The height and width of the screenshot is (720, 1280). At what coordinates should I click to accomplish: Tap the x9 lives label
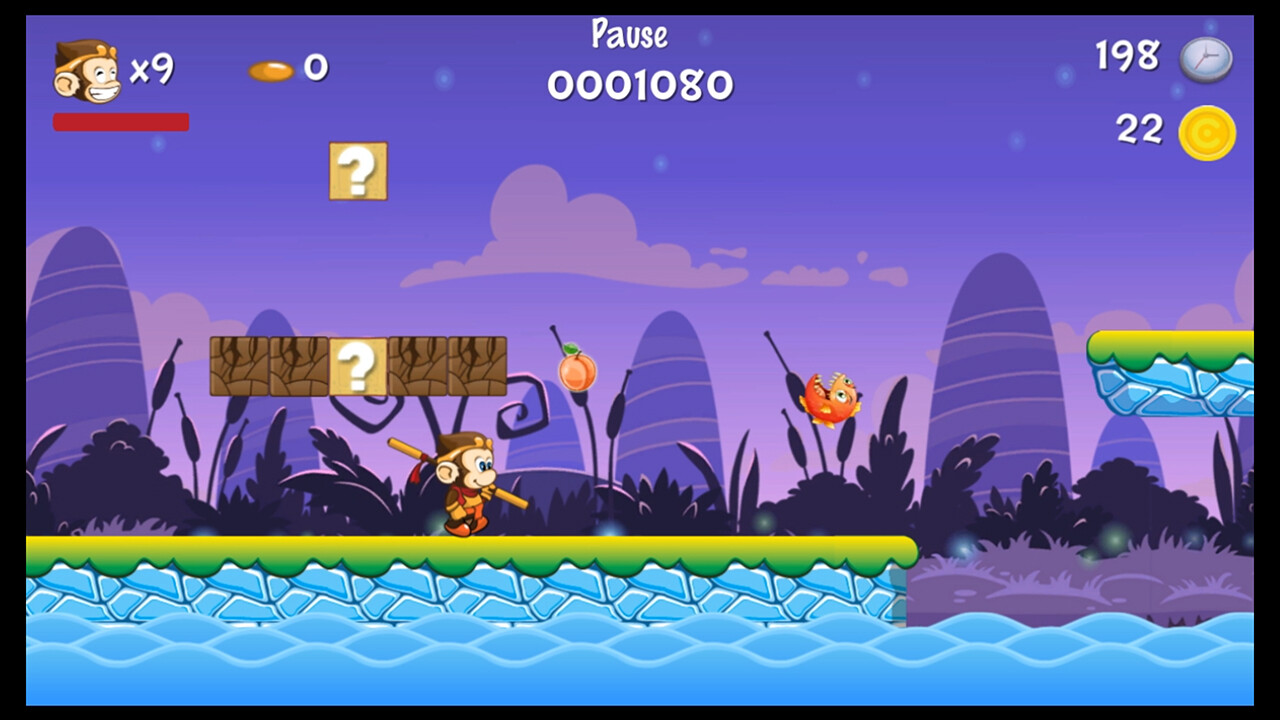pyautogui.click(x=152, y=72)
